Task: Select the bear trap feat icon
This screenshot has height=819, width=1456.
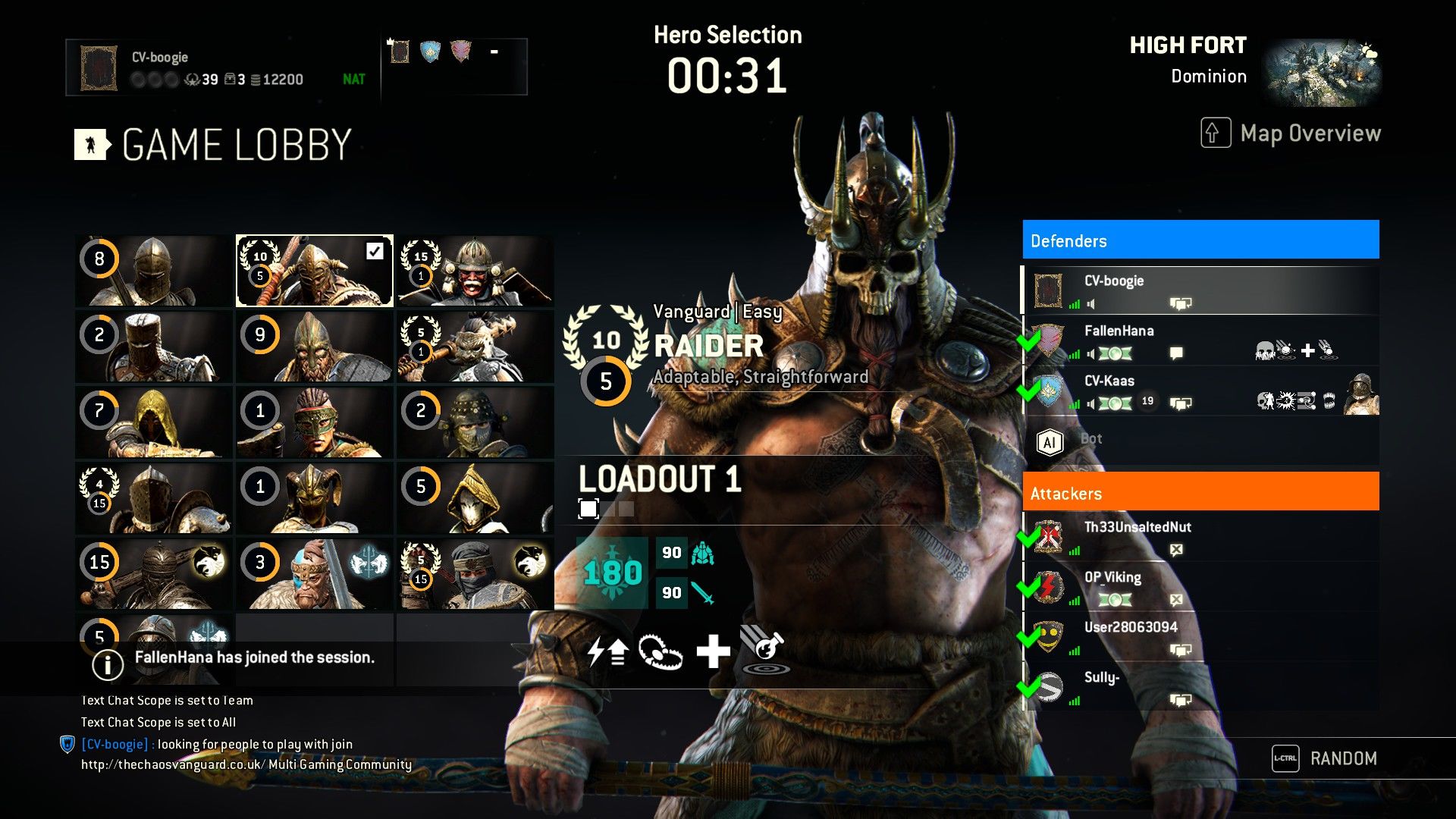Action: (660, 651)
